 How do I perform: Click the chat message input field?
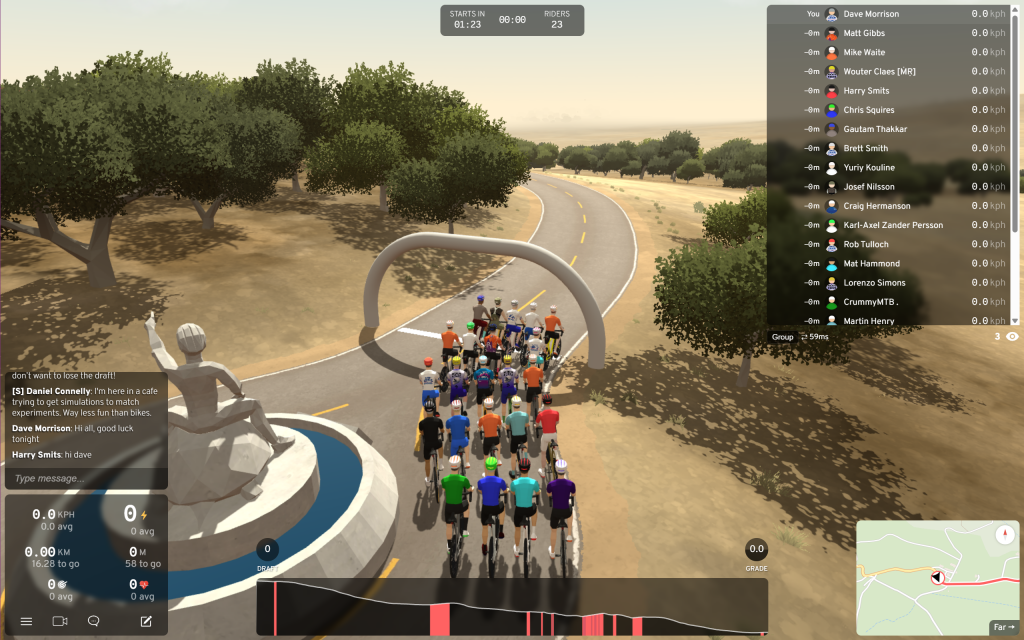(x=86, y=479)
